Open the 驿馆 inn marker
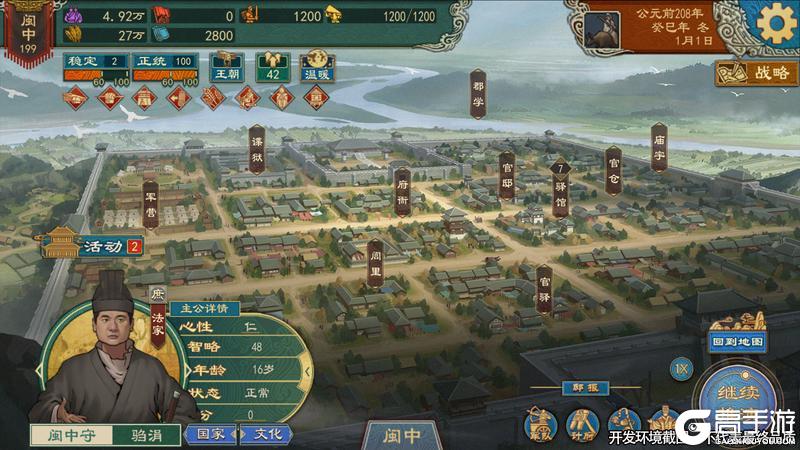 (561, 184)
